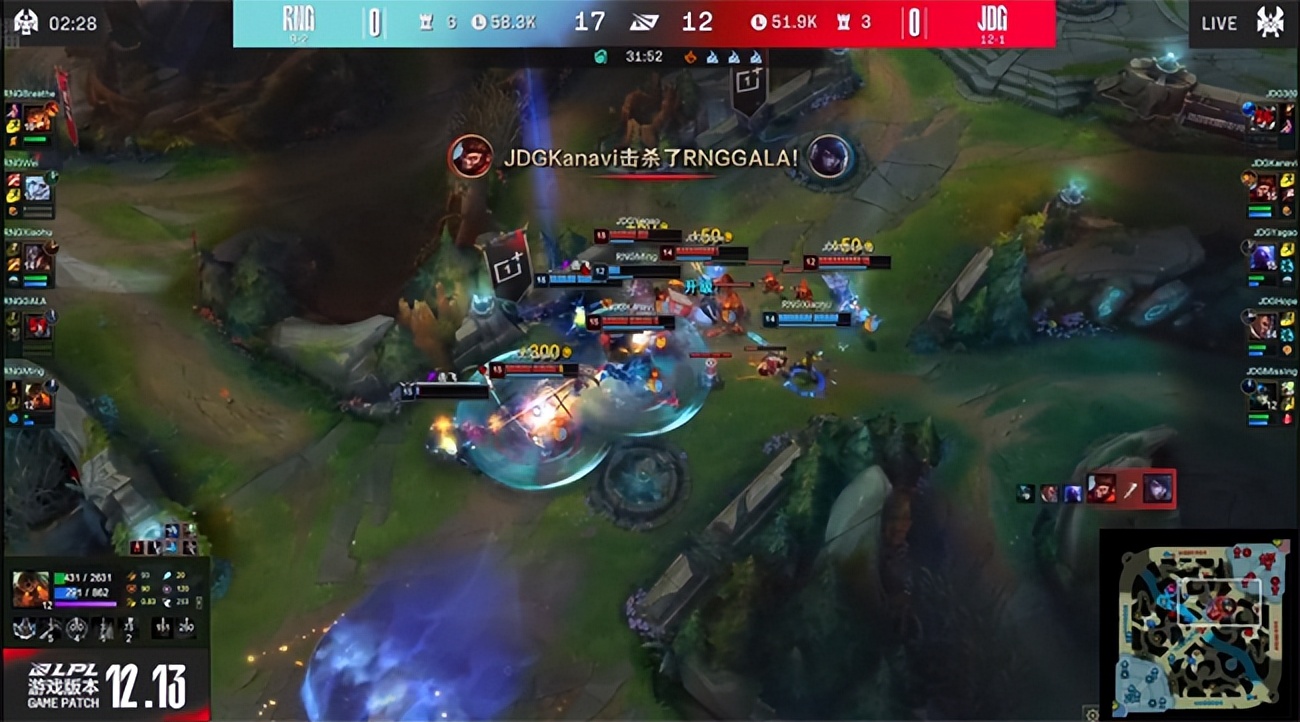Click the JDG team logo on the scoreboard
This screenshot has width=1300, height=722.
[x=993, y=20]
